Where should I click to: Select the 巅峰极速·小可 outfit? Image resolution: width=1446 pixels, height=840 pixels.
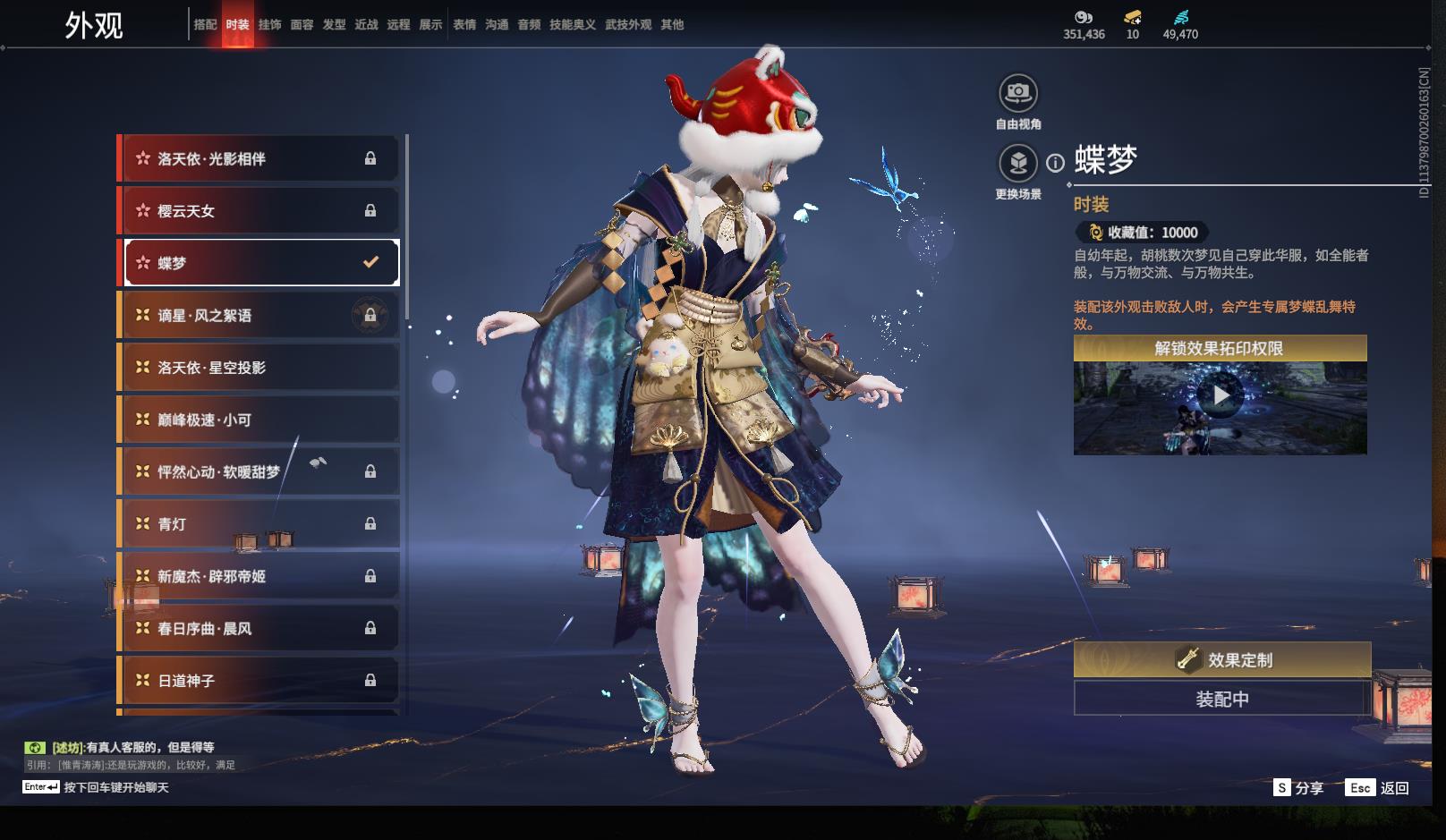[x=259, y=420]
